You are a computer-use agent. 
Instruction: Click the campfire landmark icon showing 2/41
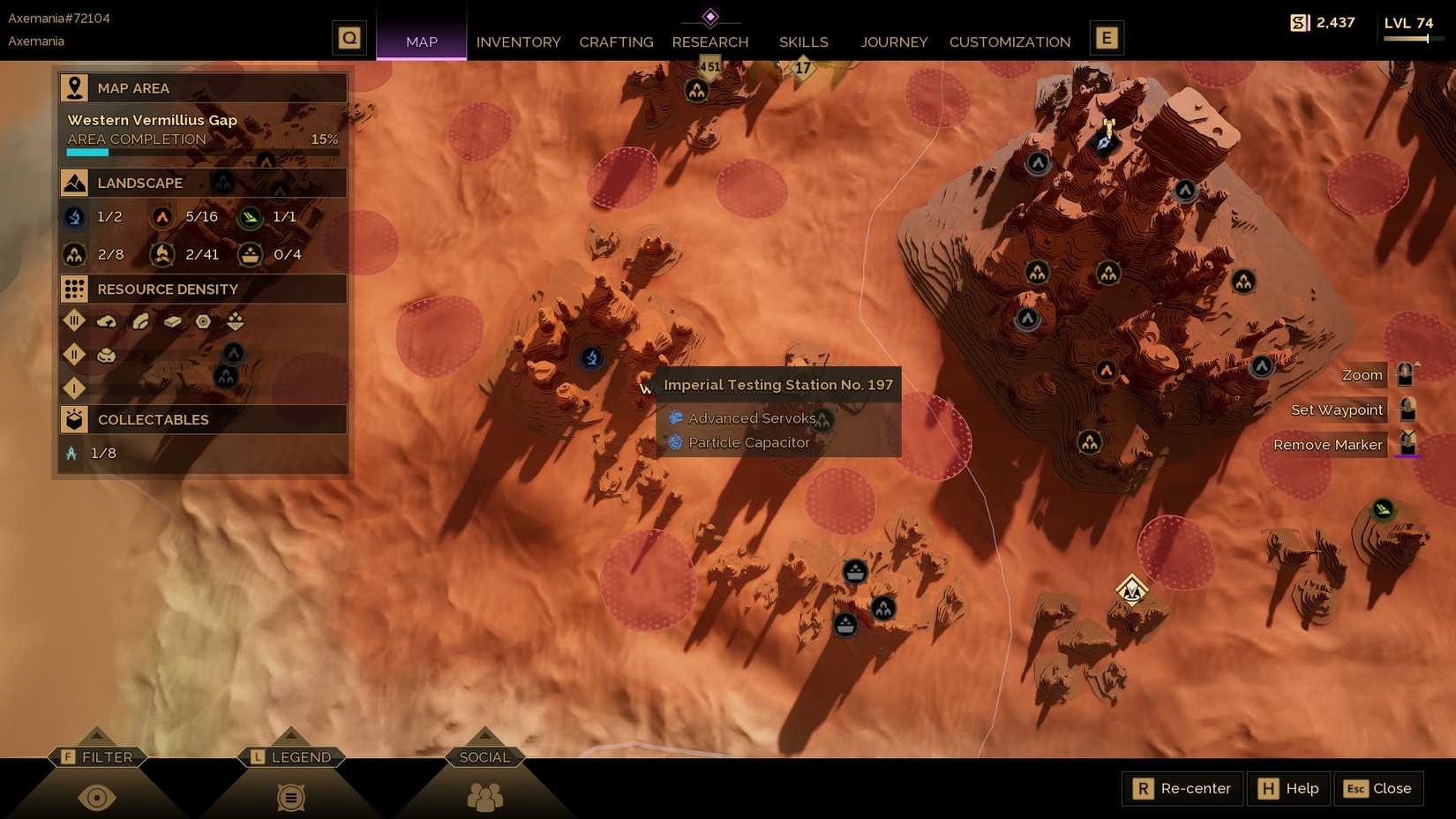(x=162, y=254)
